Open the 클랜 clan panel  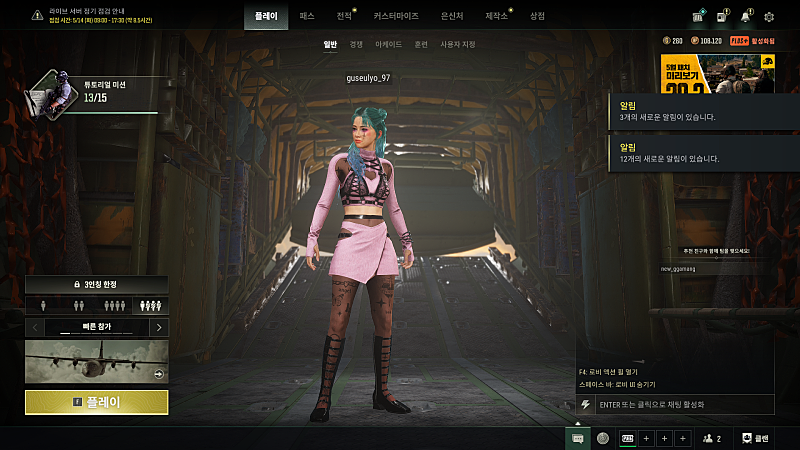755,438
